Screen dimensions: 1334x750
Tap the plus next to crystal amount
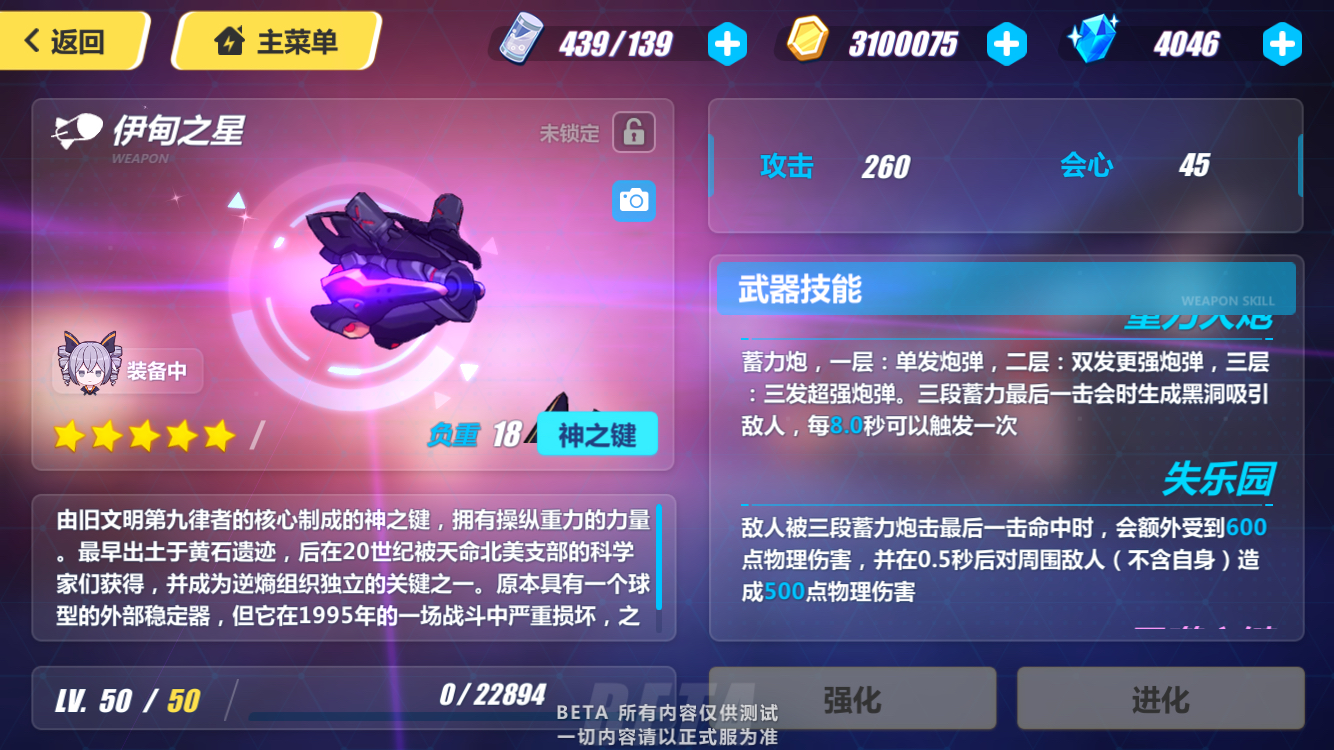pos(1282,43)
